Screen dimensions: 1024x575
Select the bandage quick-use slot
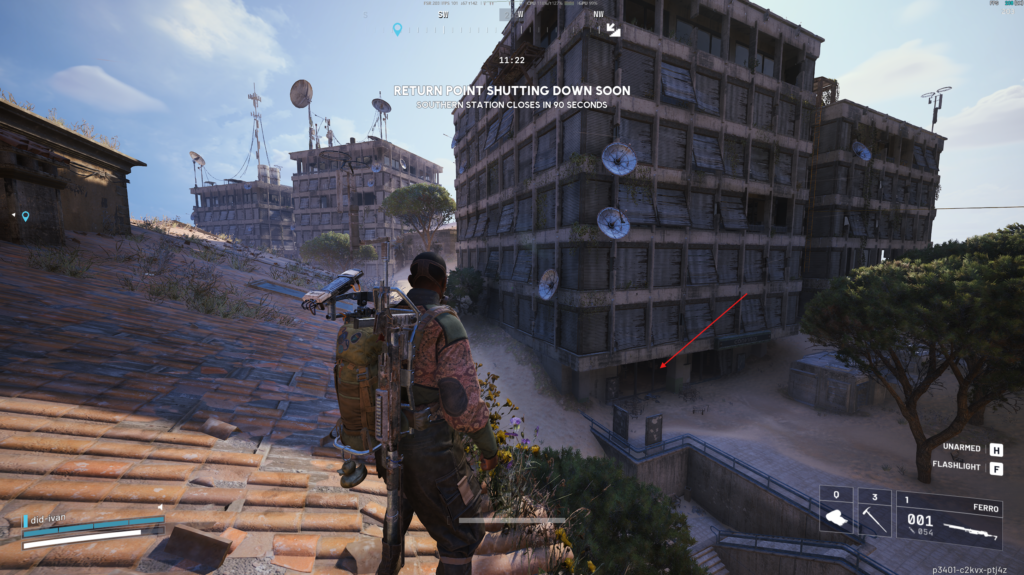coord(836,512)
